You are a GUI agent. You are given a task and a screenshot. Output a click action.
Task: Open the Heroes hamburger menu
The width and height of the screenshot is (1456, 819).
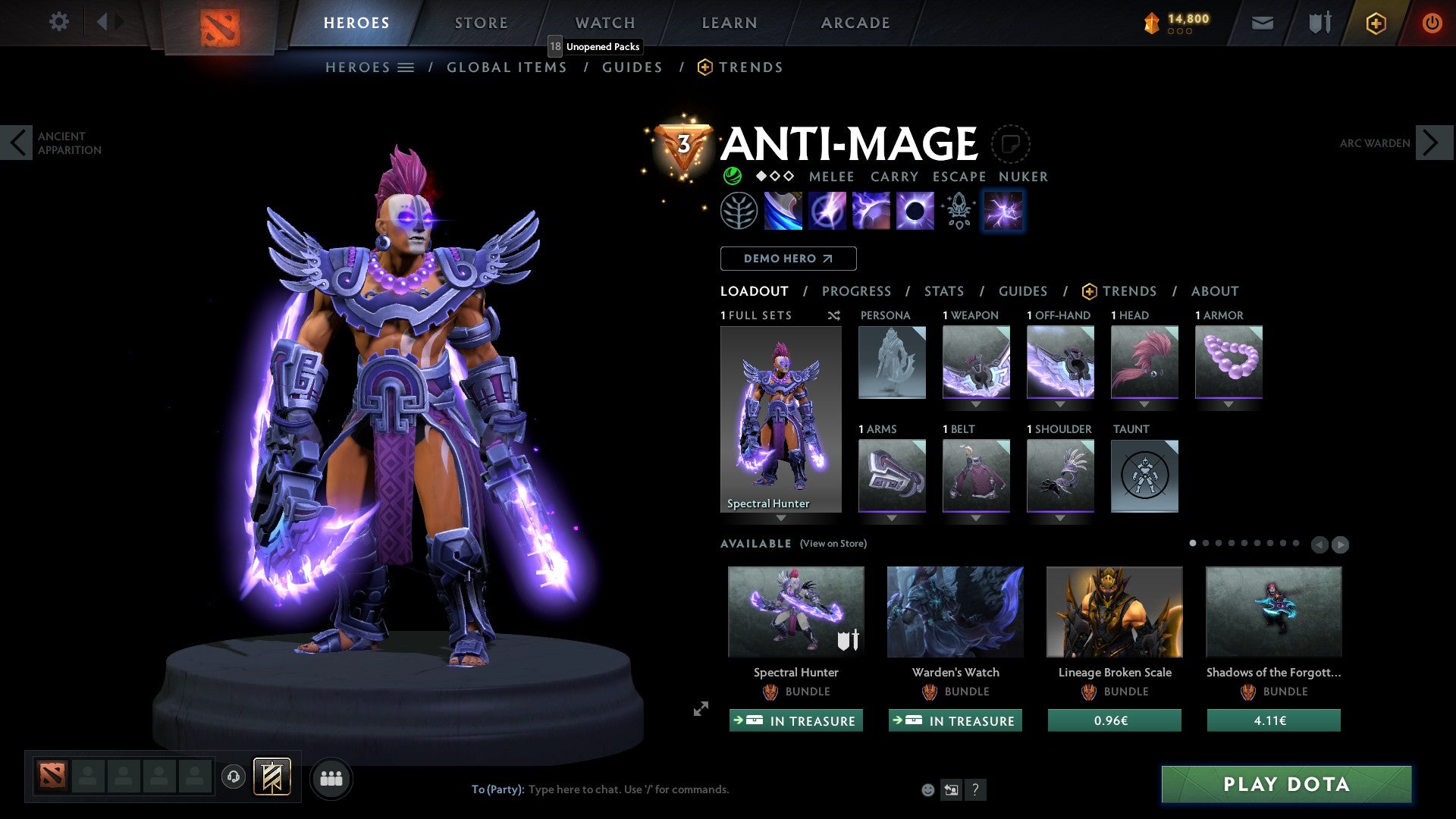[x=407, y=67]
